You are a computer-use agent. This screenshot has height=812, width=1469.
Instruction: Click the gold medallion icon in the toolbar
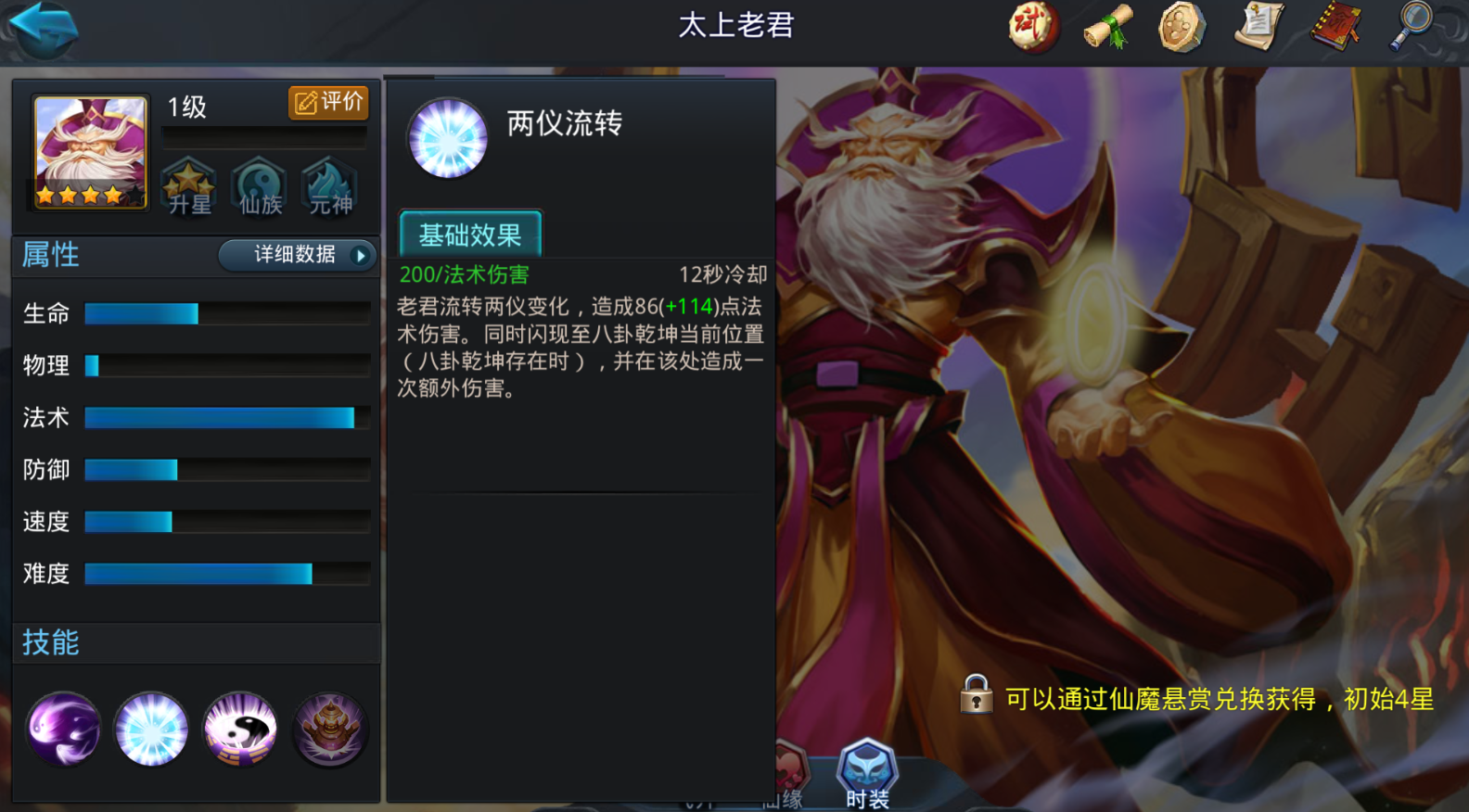point(1181,27)
